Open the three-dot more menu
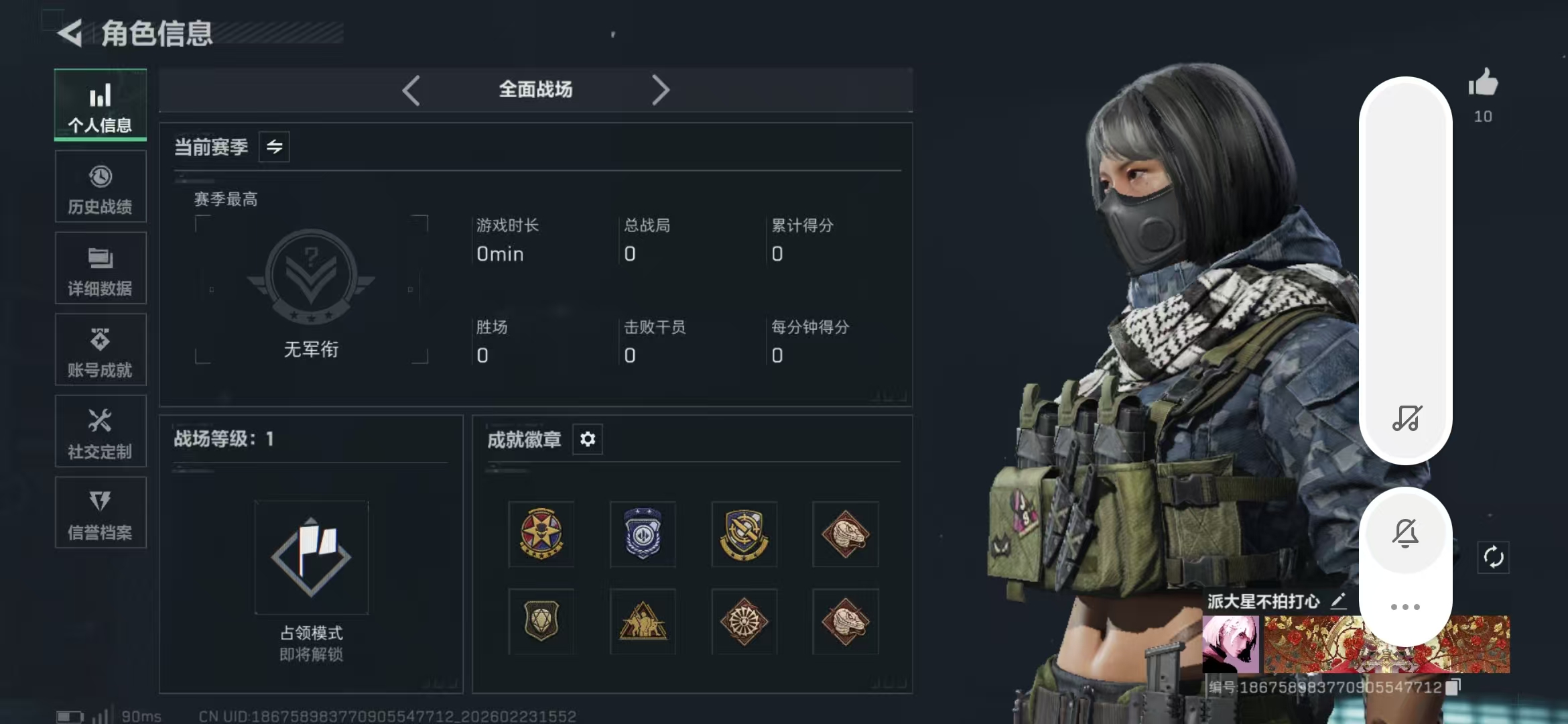 tap(1406, 605)
